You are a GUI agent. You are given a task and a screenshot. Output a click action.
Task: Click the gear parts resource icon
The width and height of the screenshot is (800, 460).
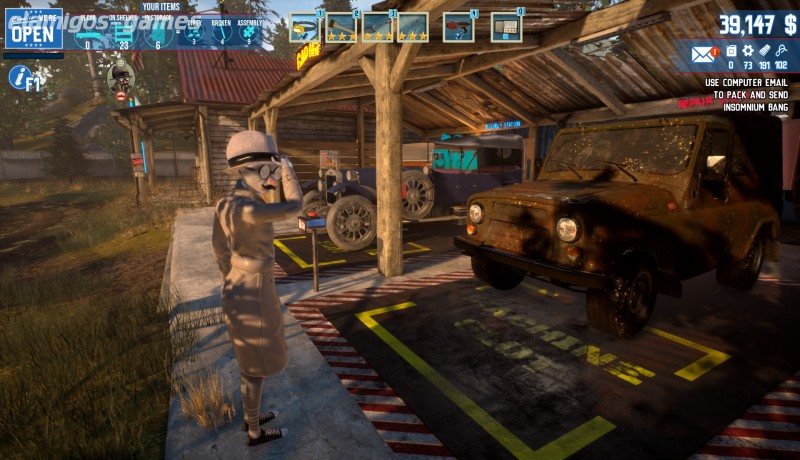[x=747, y=51]
